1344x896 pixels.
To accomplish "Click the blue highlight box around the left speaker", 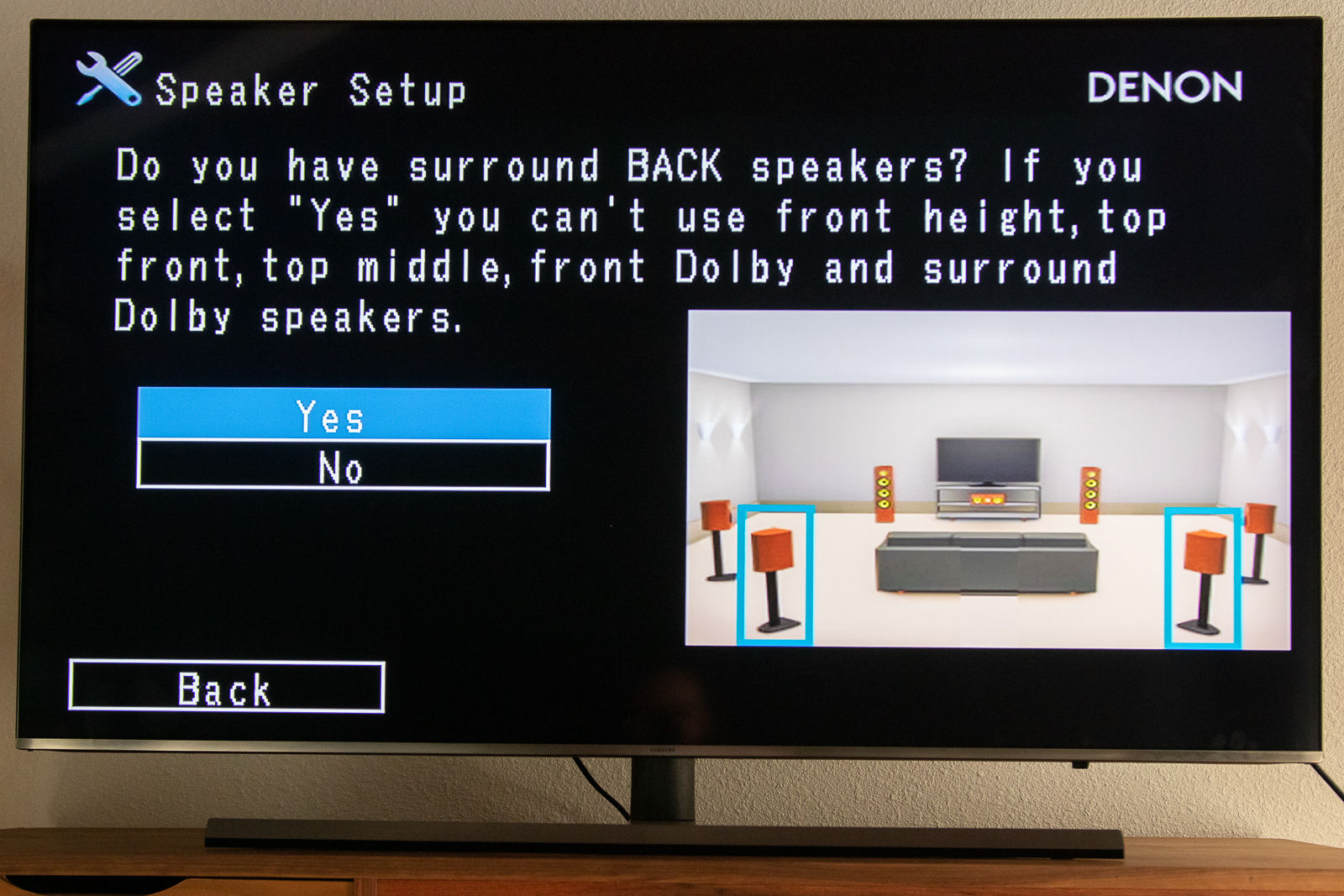I will click(x=777, y=575).
